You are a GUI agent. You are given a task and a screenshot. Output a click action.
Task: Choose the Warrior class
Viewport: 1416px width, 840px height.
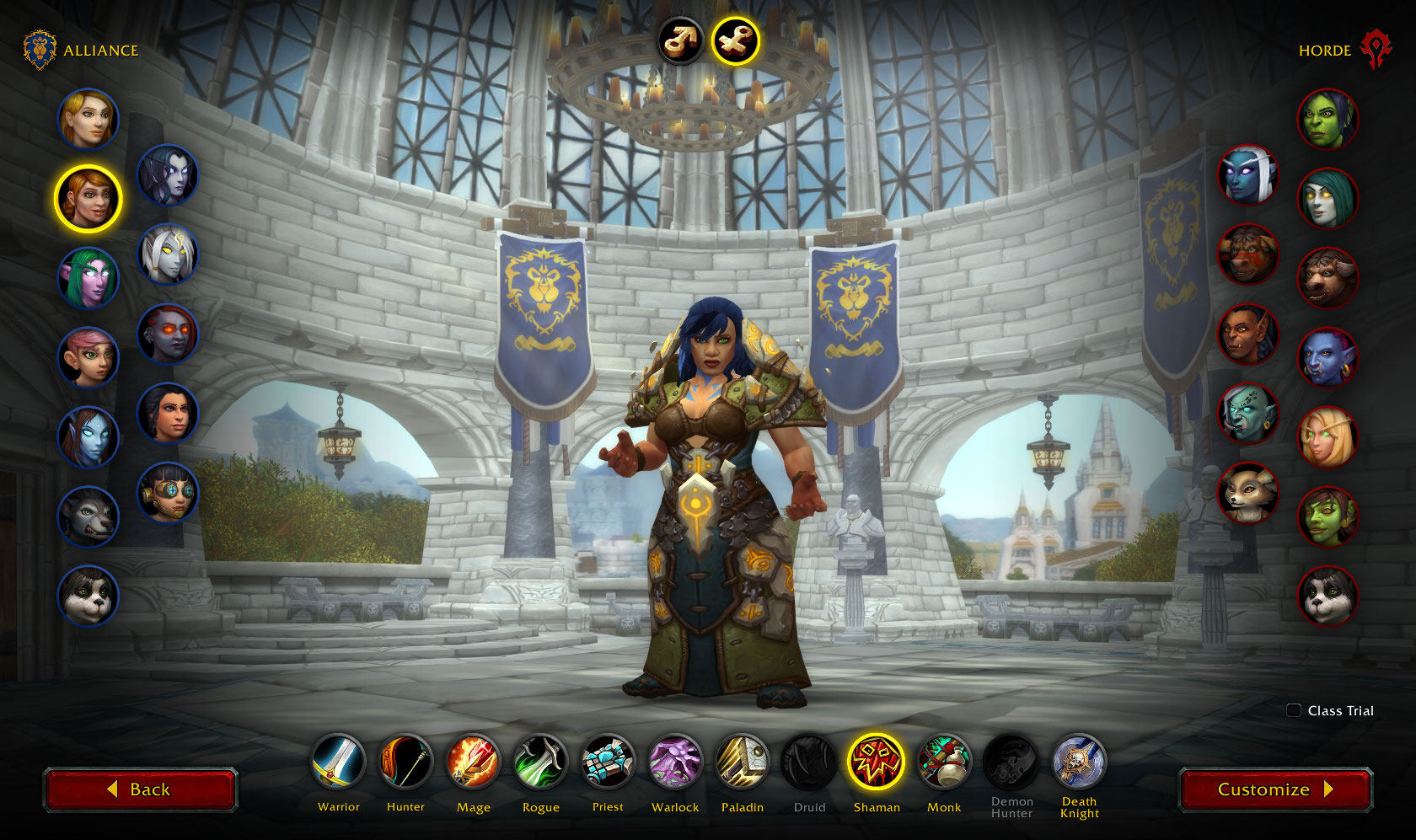pos(338,762)
